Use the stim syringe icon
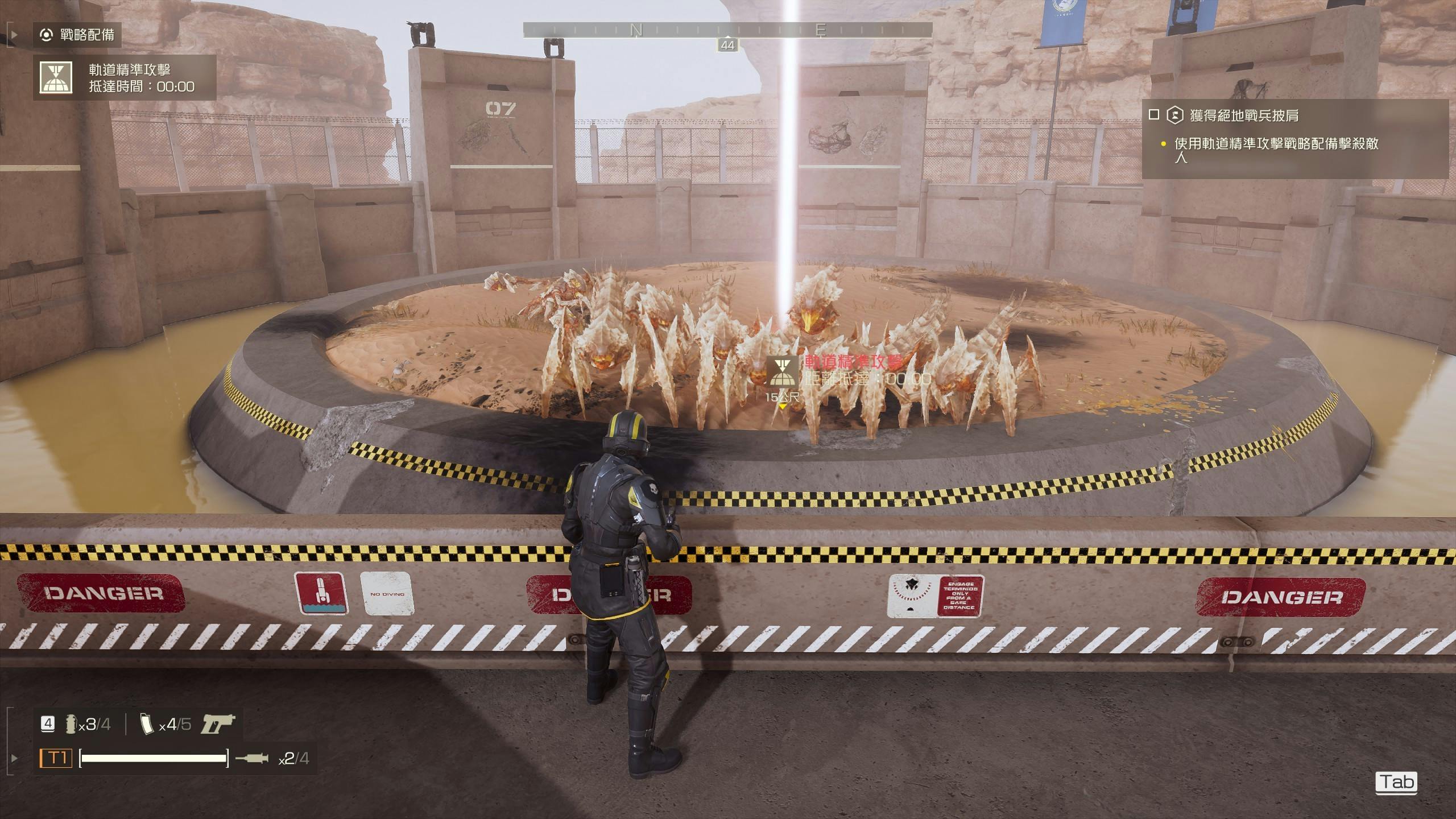The height and width of the screenshot is (819, 1456). pyautogui.click(x=251, y=758)
